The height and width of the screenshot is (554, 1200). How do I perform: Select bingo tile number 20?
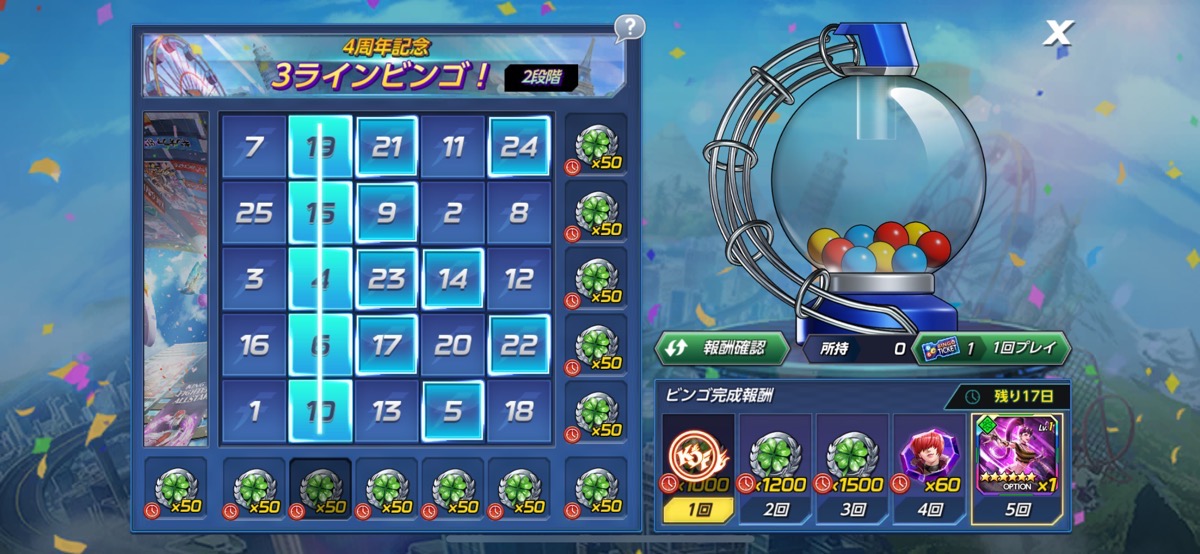coord(453,345)
